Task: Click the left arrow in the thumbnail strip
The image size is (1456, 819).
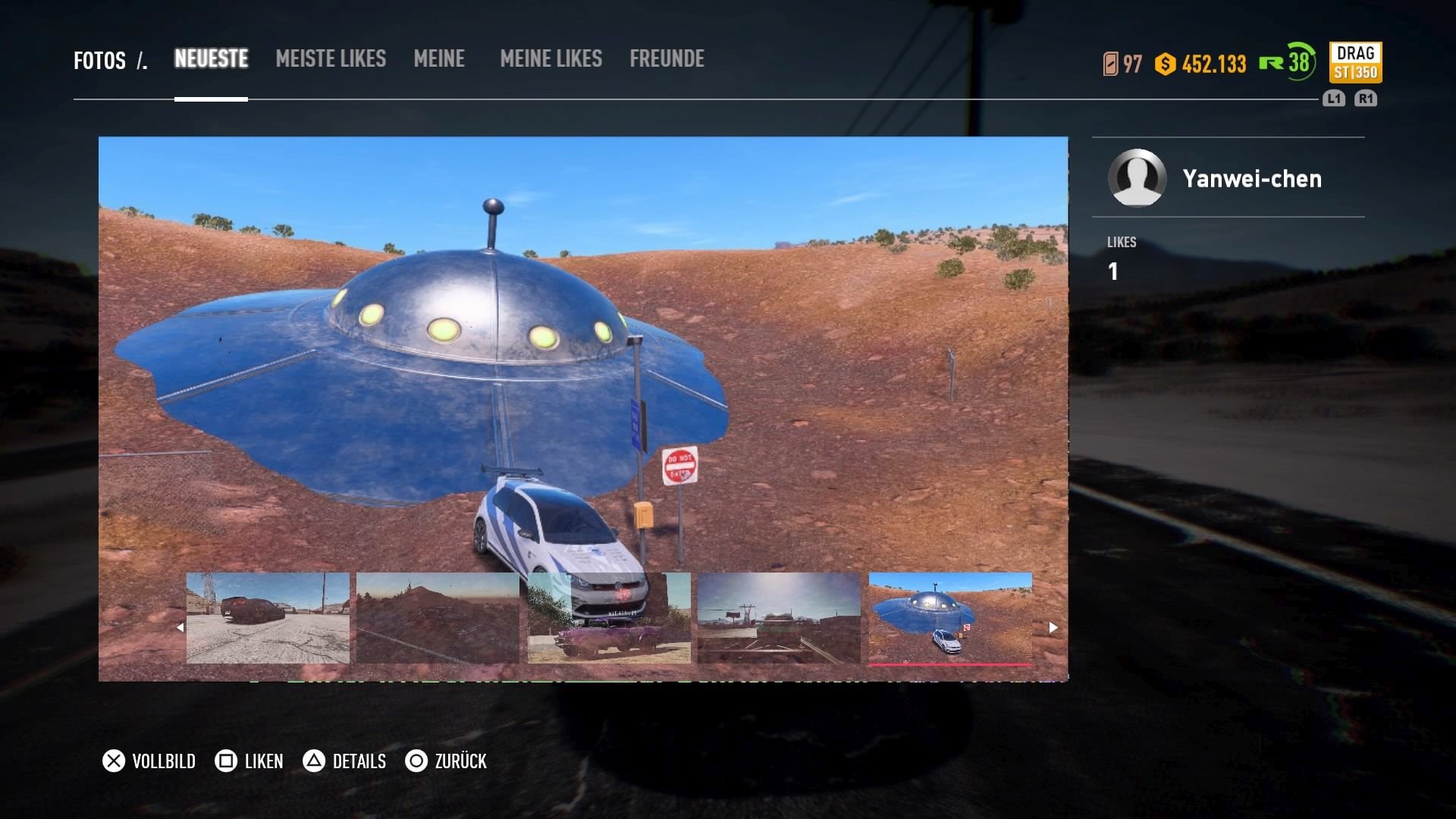Action: 180,627
